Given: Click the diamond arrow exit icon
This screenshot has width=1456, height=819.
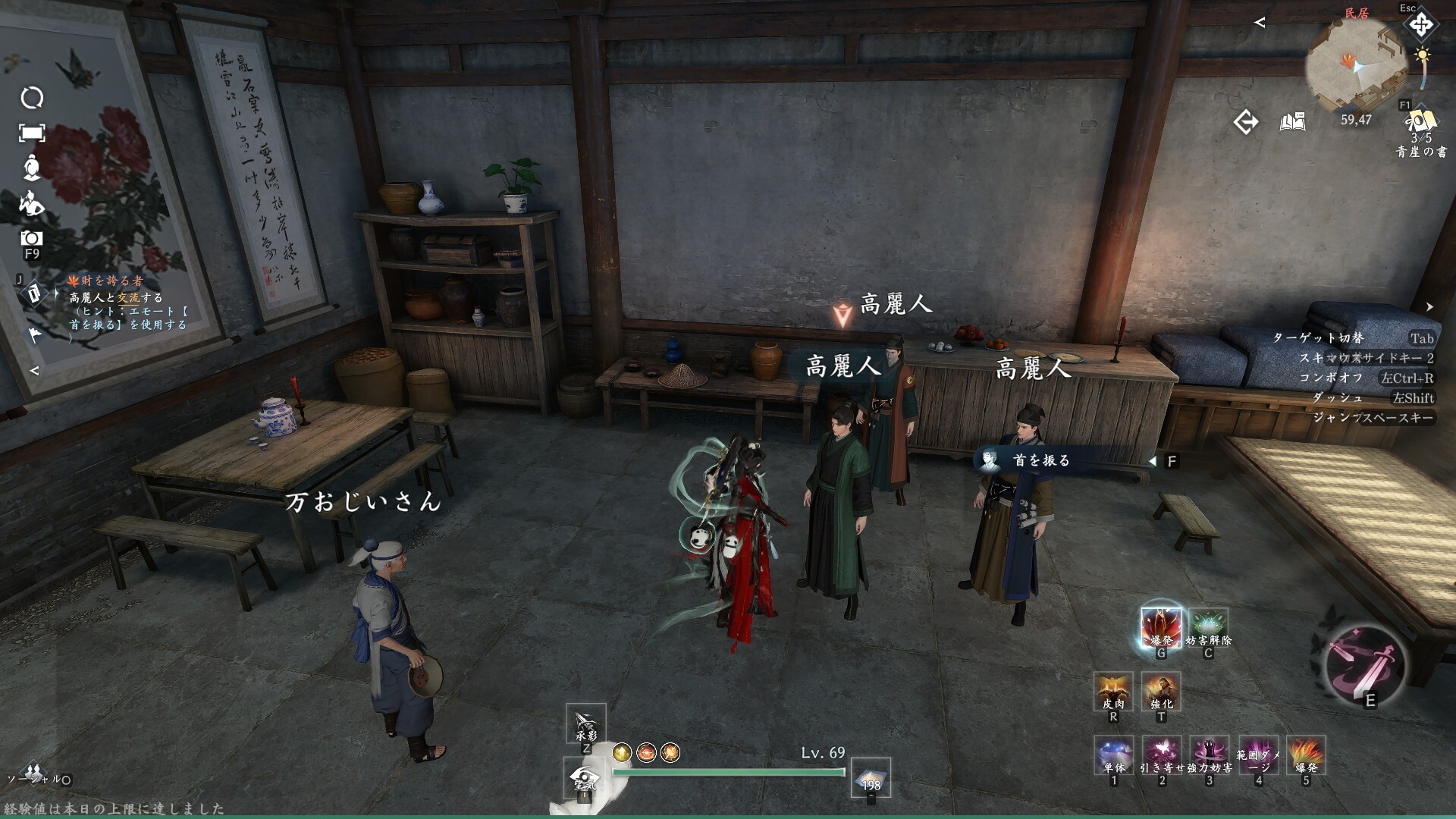Looking at the screenshot, I should pyautogui.click(x=1245, y=122).
